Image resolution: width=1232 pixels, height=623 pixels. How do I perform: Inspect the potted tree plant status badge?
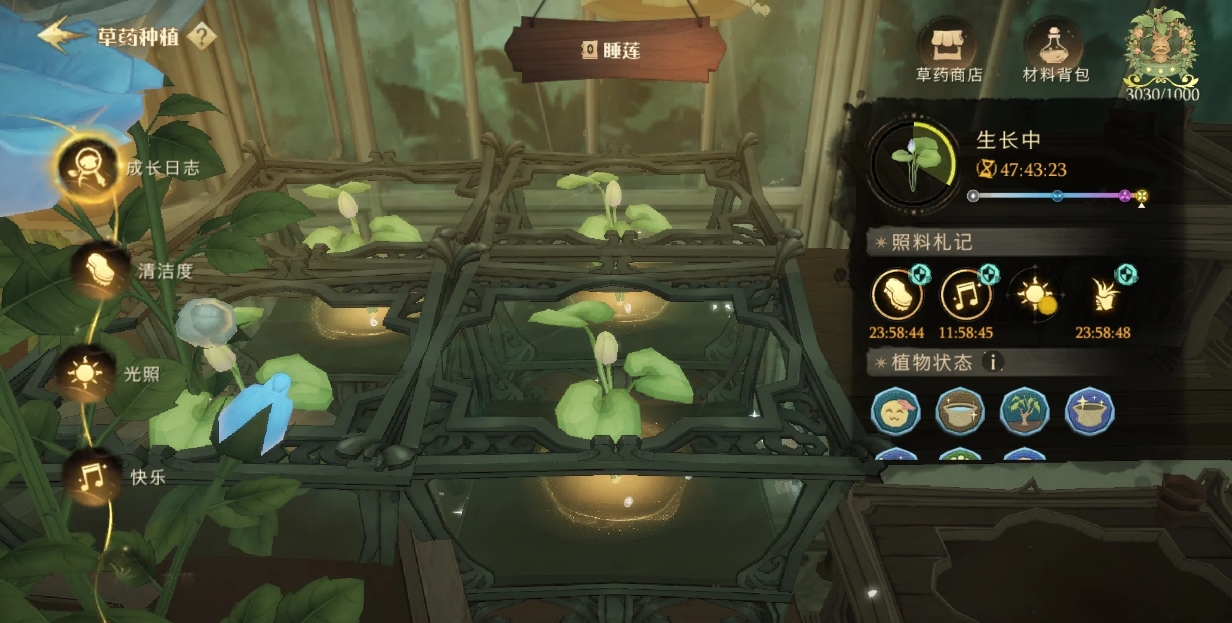pos(1025,412)
